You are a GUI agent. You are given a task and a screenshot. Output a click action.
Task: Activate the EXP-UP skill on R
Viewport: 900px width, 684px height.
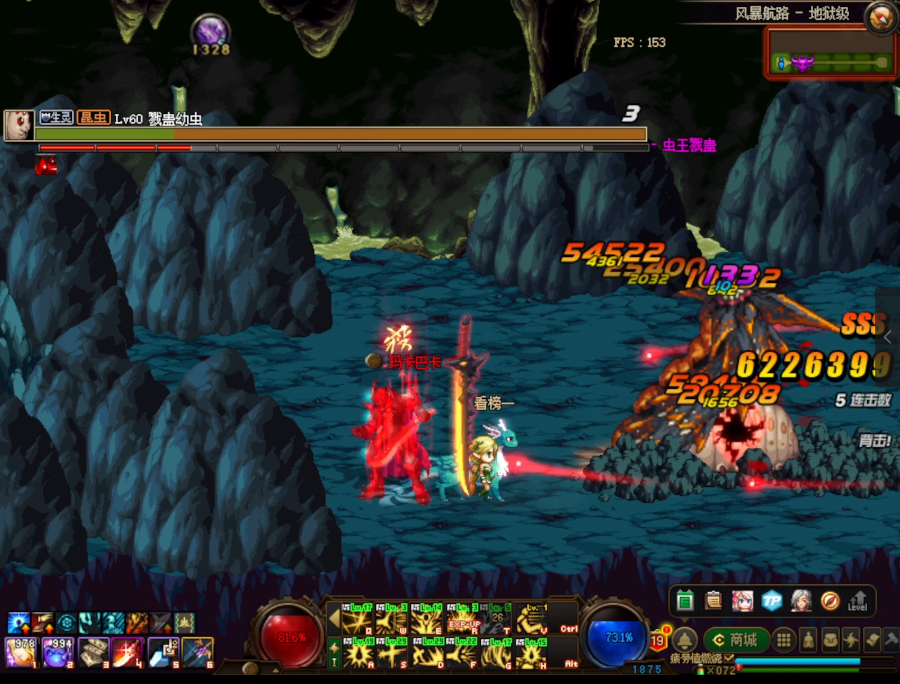(463, 621)
